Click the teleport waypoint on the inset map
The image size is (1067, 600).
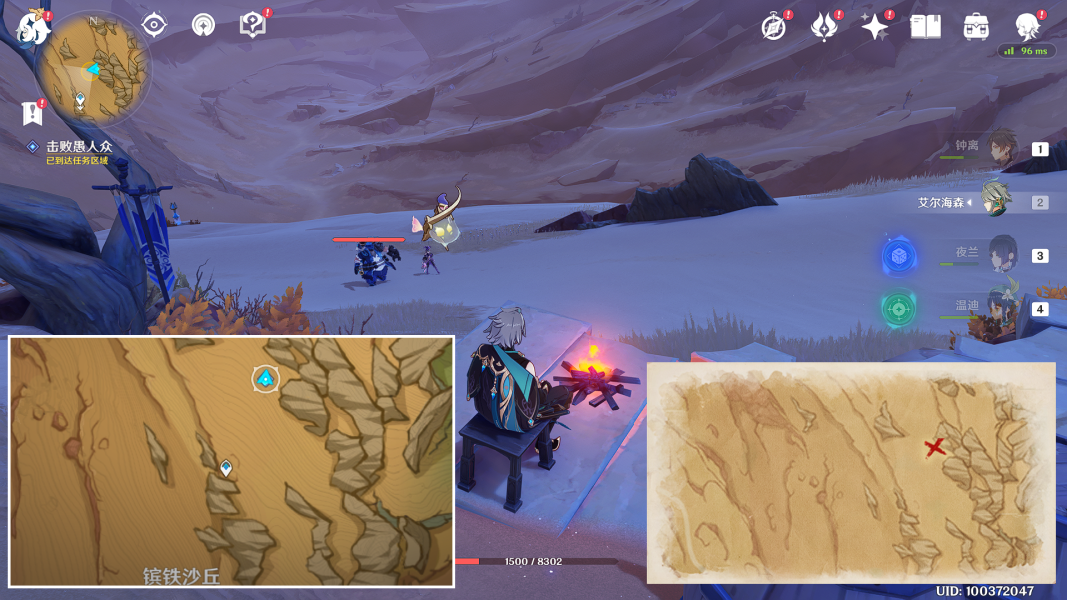(x=265, y=378)
